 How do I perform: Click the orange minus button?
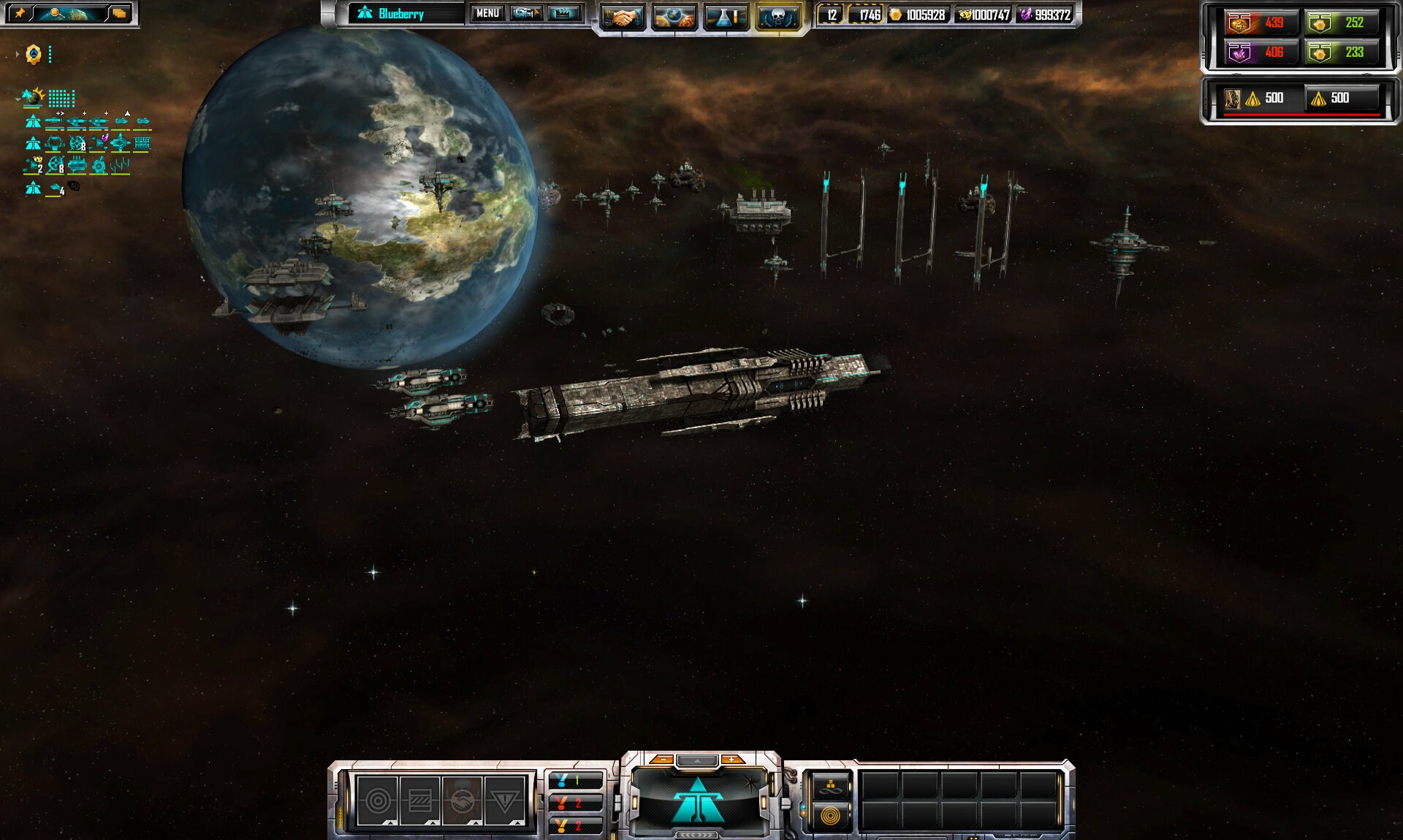(x=661, y=760)
